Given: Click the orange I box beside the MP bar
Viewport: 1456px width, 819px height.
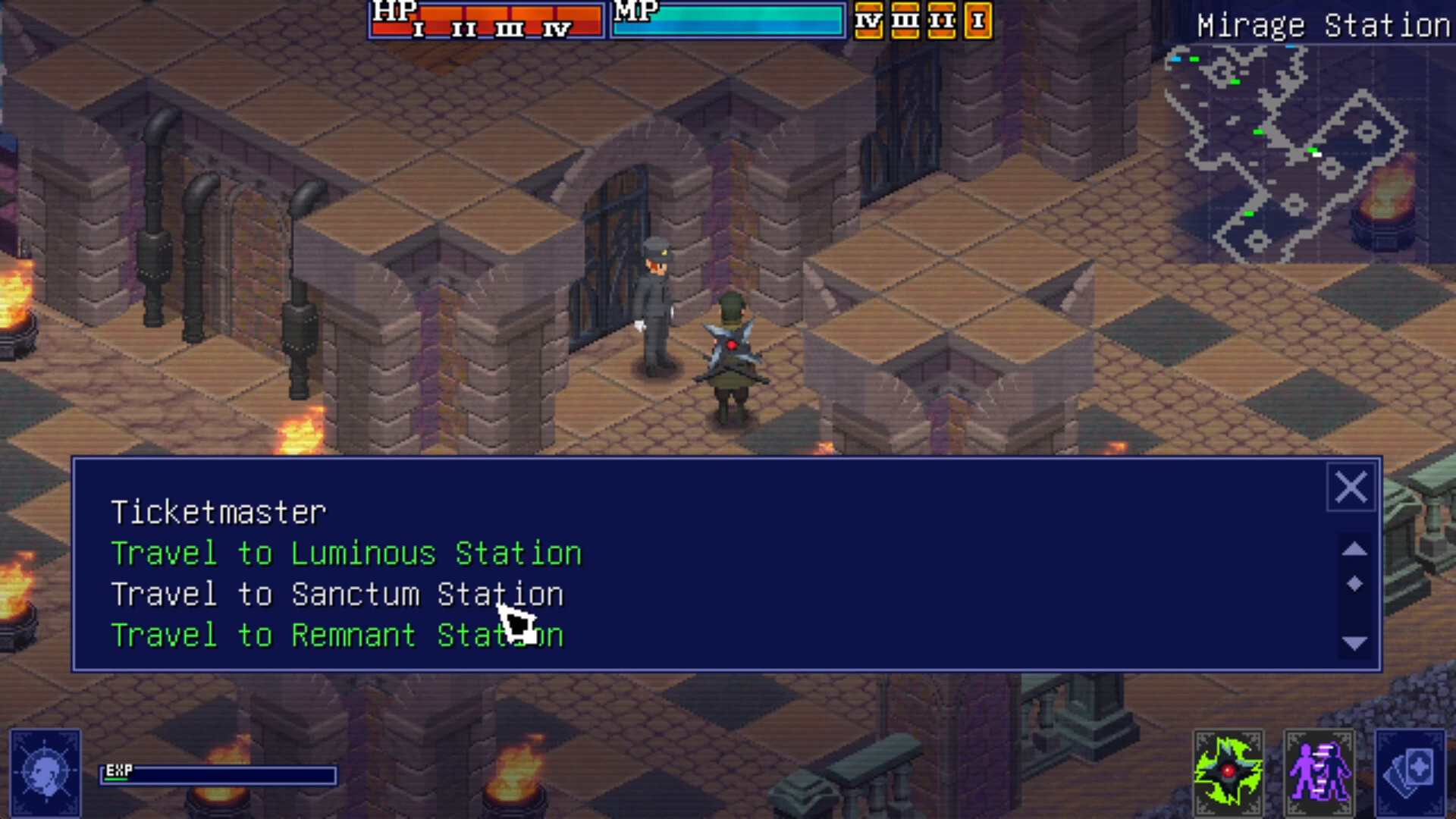Looking at the screenshot, I should 978,20.
